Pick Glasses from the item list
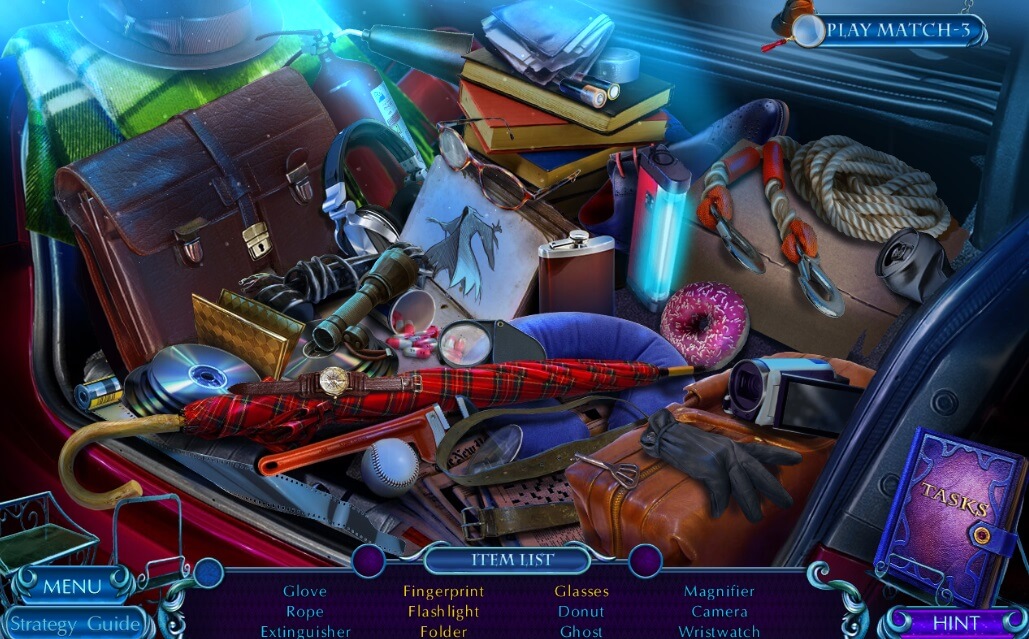1029x639 pixels. 581,591
